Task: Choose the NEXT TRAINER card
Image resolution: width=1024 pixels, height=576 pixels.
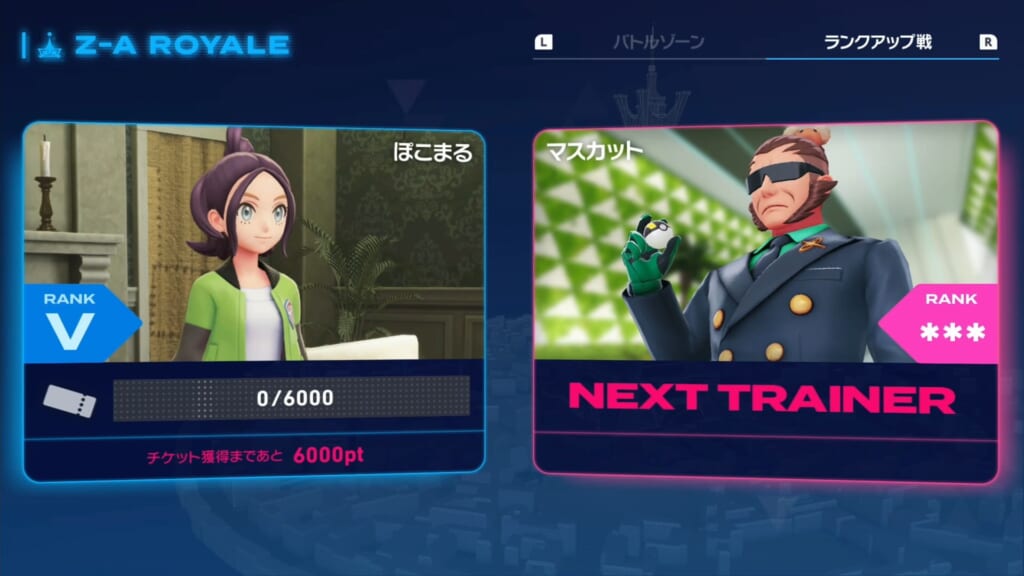Action: [765, 300]
